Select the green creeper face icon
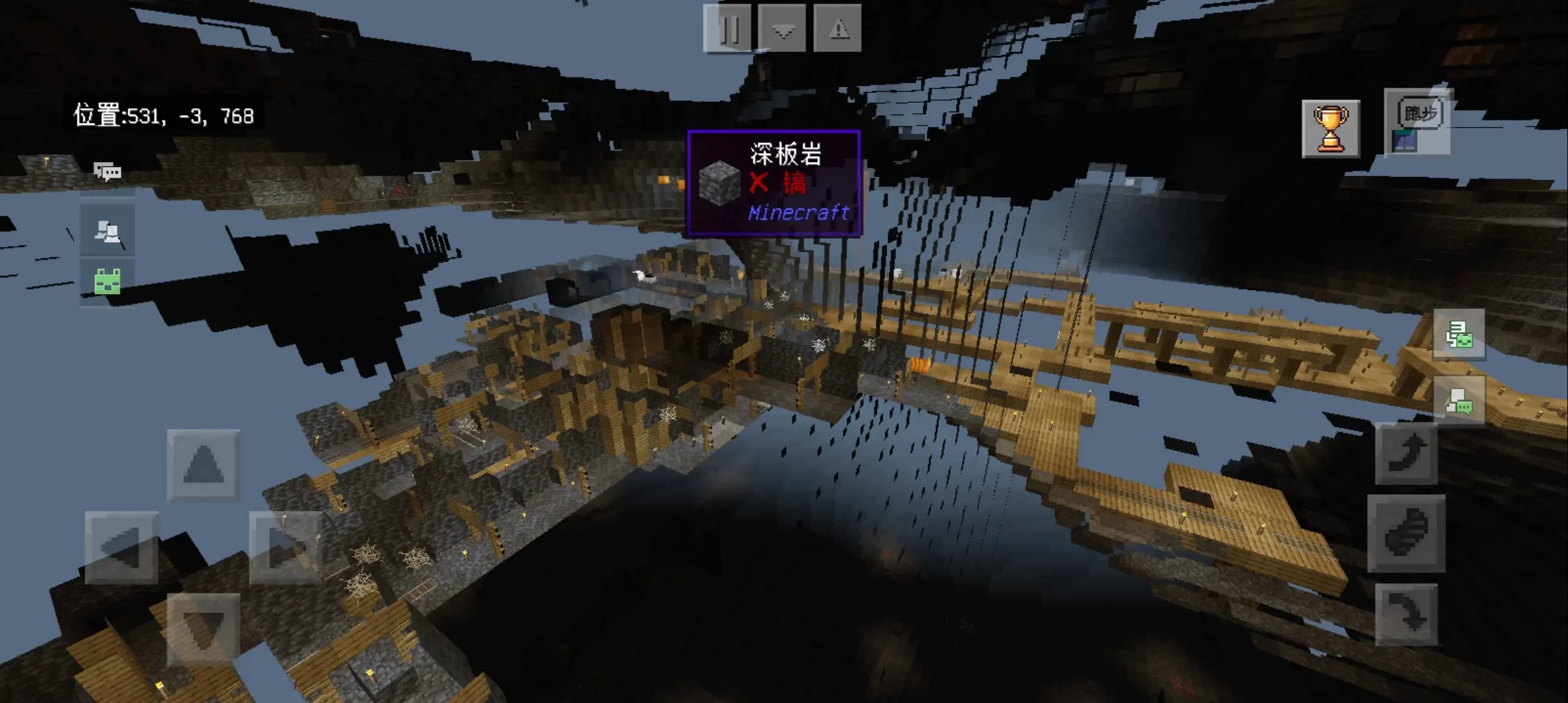 (107, 283)
